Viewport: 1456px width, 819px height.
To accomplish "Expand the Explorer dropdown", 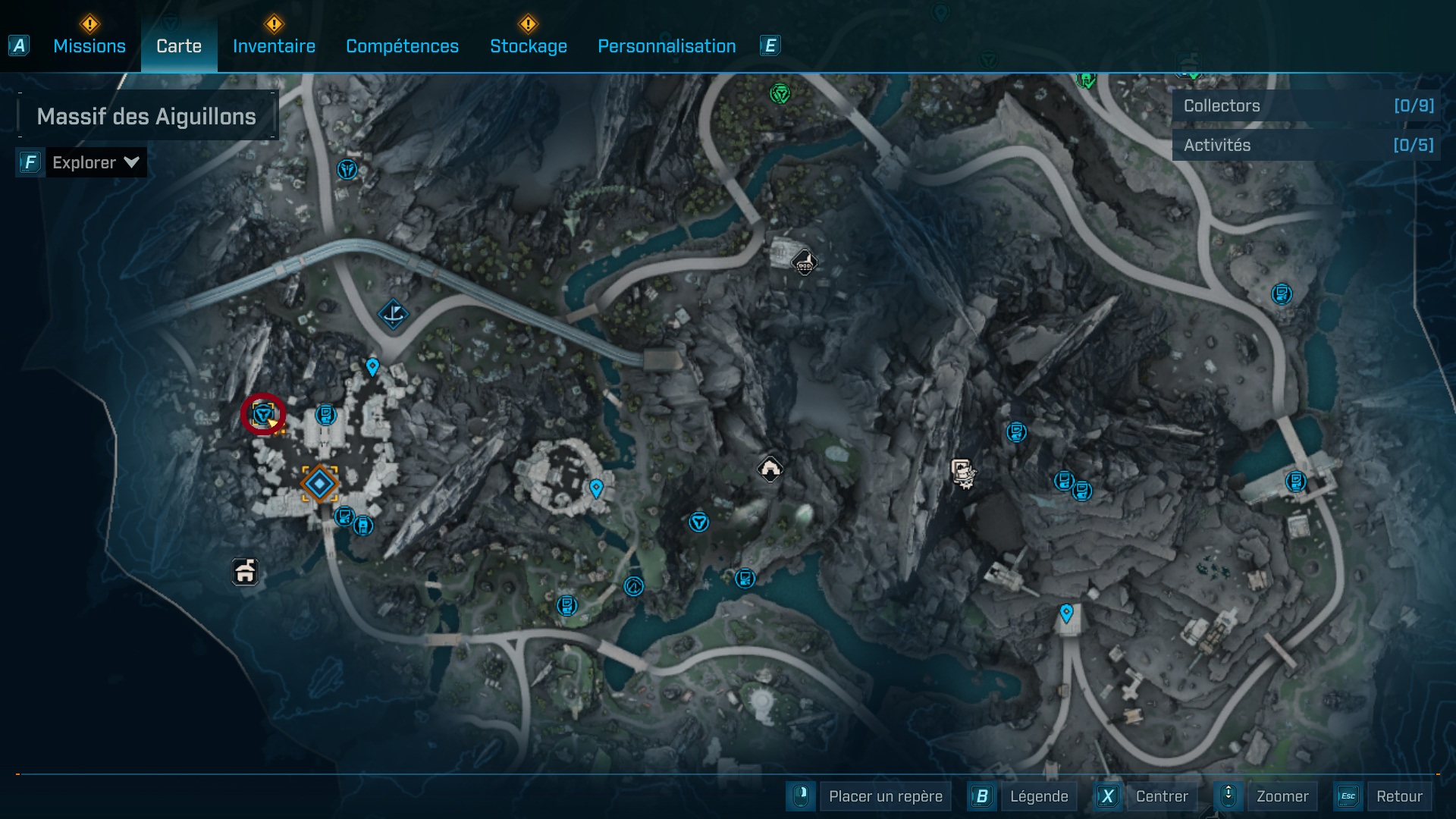I will click(95, 162).
